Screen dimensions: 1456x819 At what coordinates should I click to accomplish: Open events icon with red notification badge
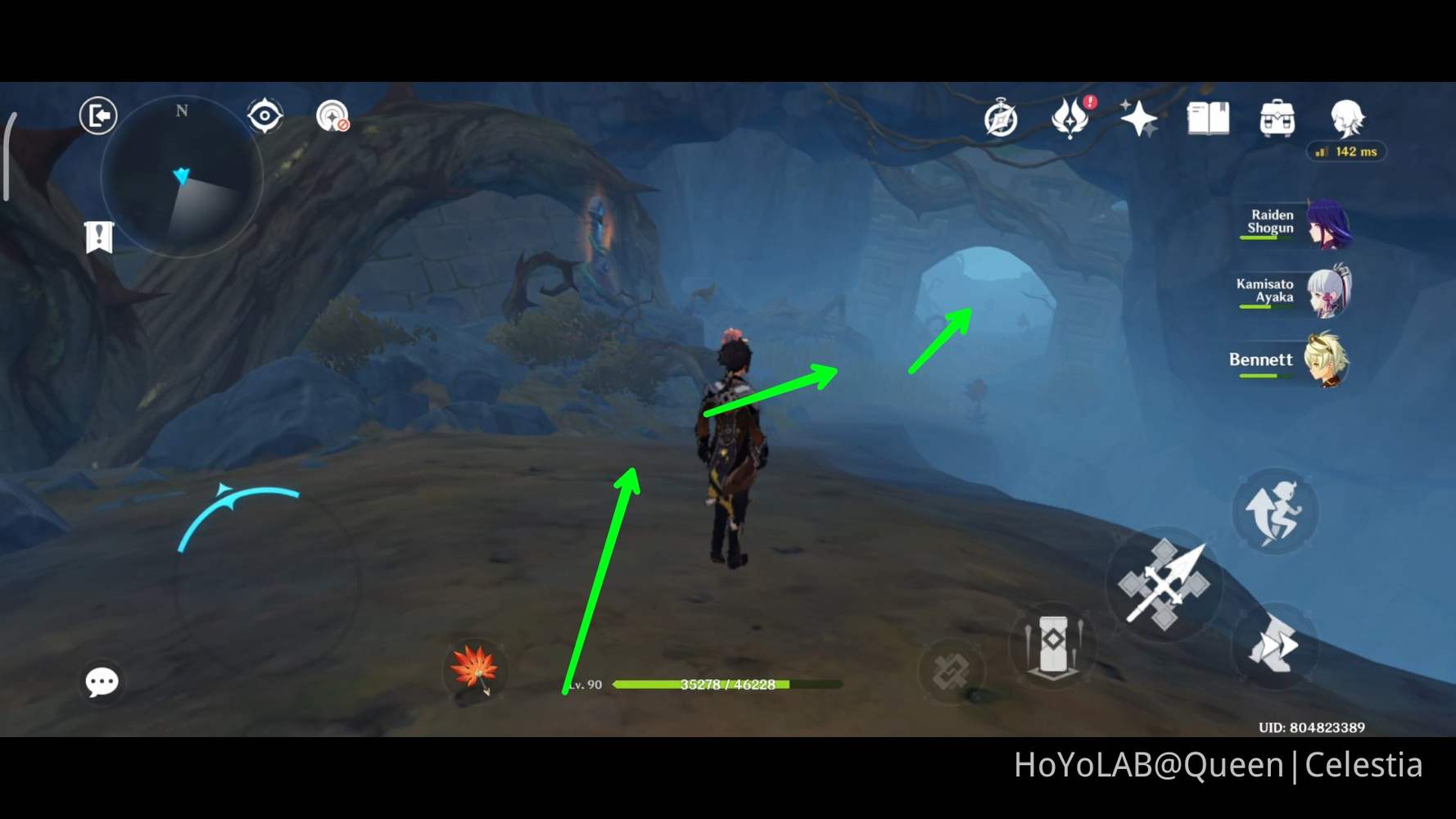point(1069,120)
